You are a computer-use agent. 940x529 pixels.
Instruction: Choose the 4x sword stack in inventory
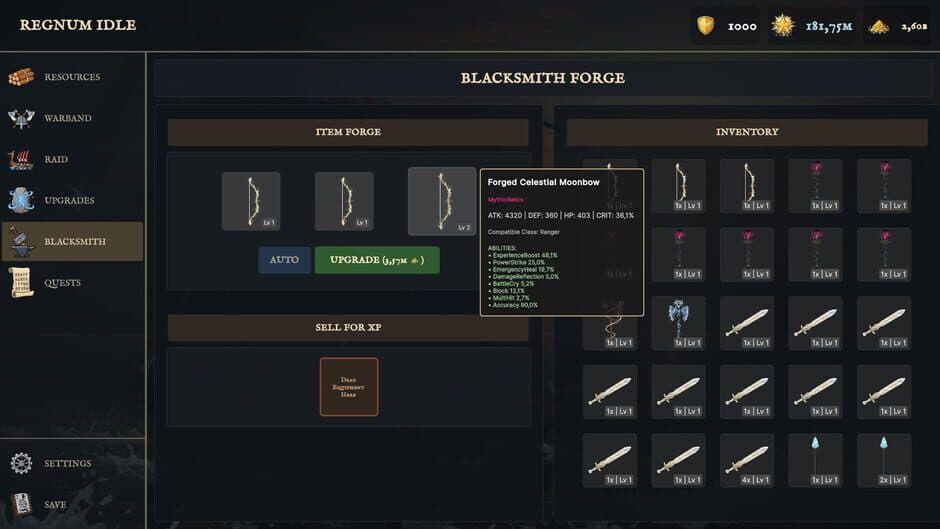tap(747, 460)
